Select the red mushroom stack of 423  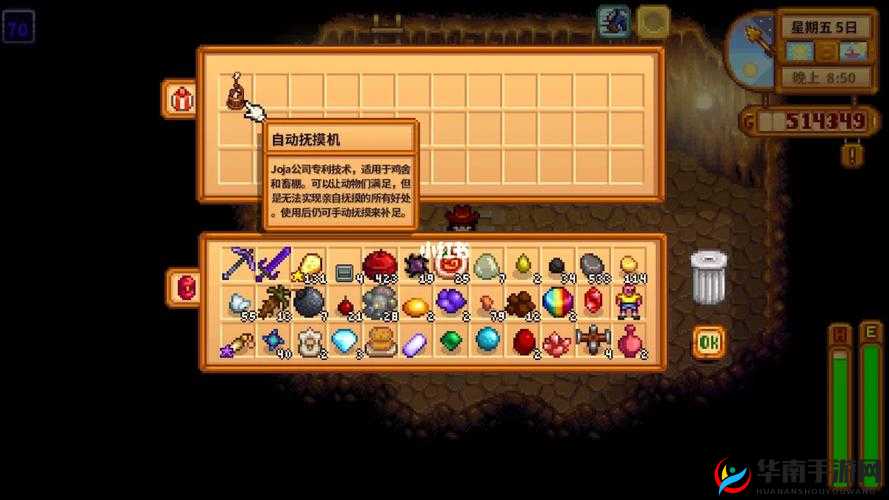(x=378, y=264)
